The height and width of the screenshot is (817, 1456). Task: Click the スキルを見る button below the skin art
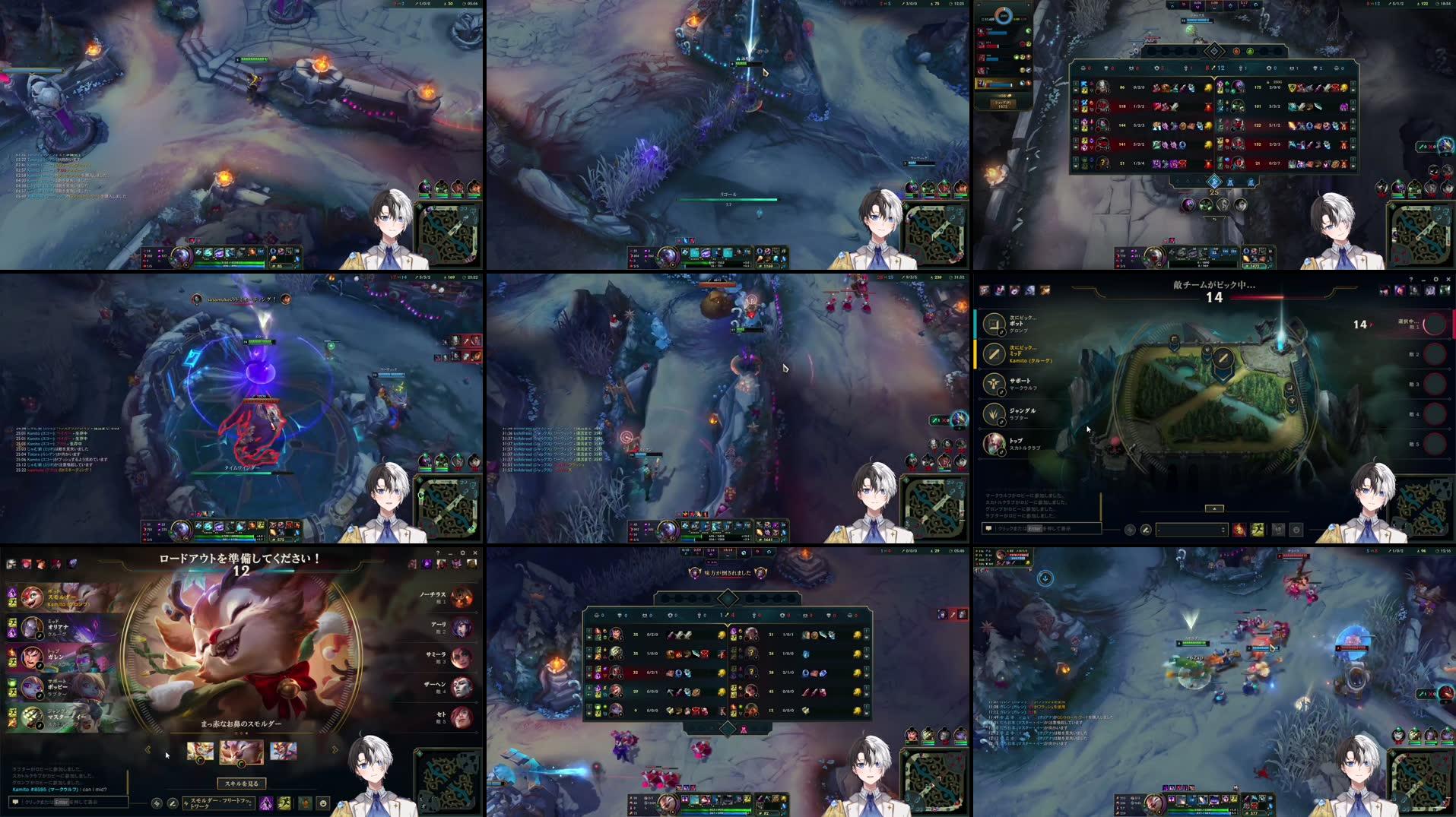242,782
